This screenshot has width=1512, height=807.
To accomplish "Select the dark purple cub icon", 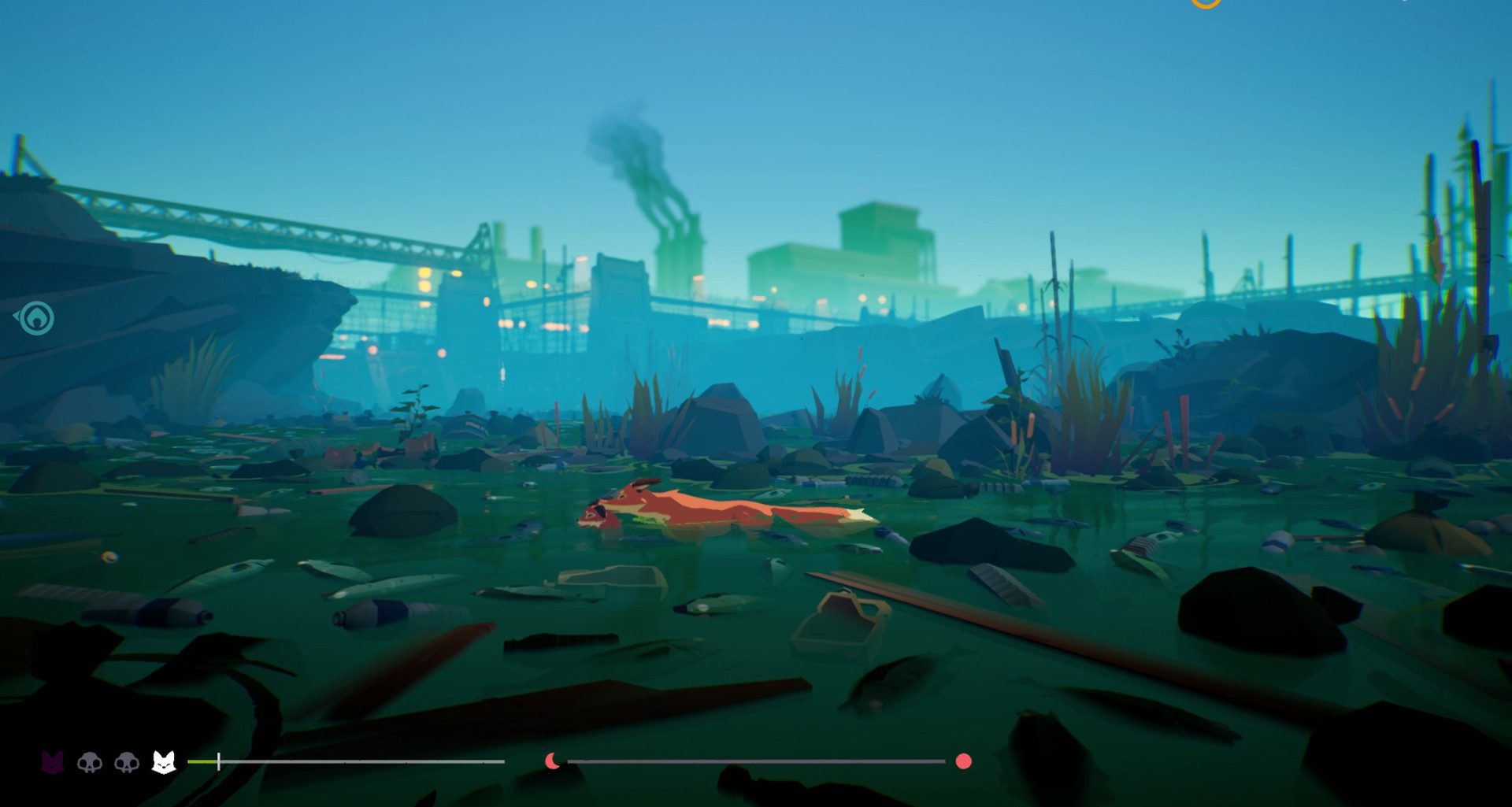I will (x=52, y=762).
